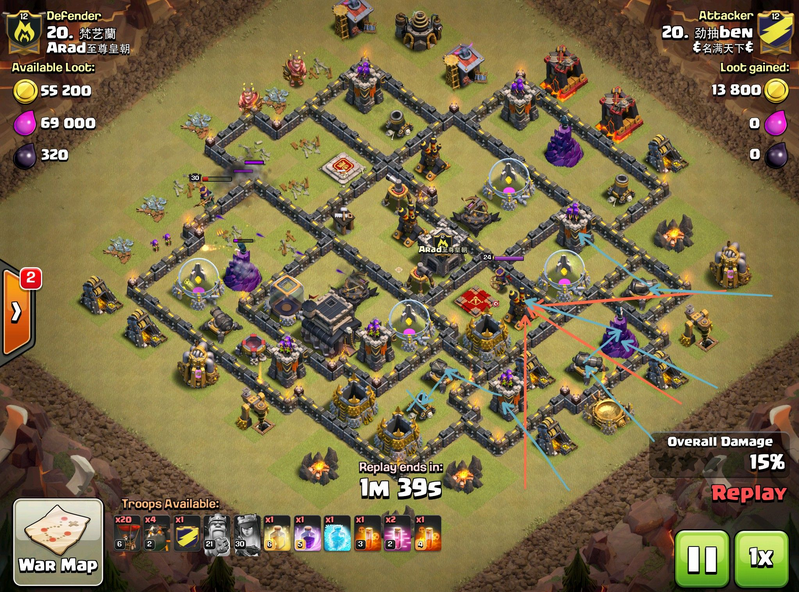Choose the freeze spell slot
Image resolution: width=799 pixels, height=592 pixels.
[x=337, y=533]
